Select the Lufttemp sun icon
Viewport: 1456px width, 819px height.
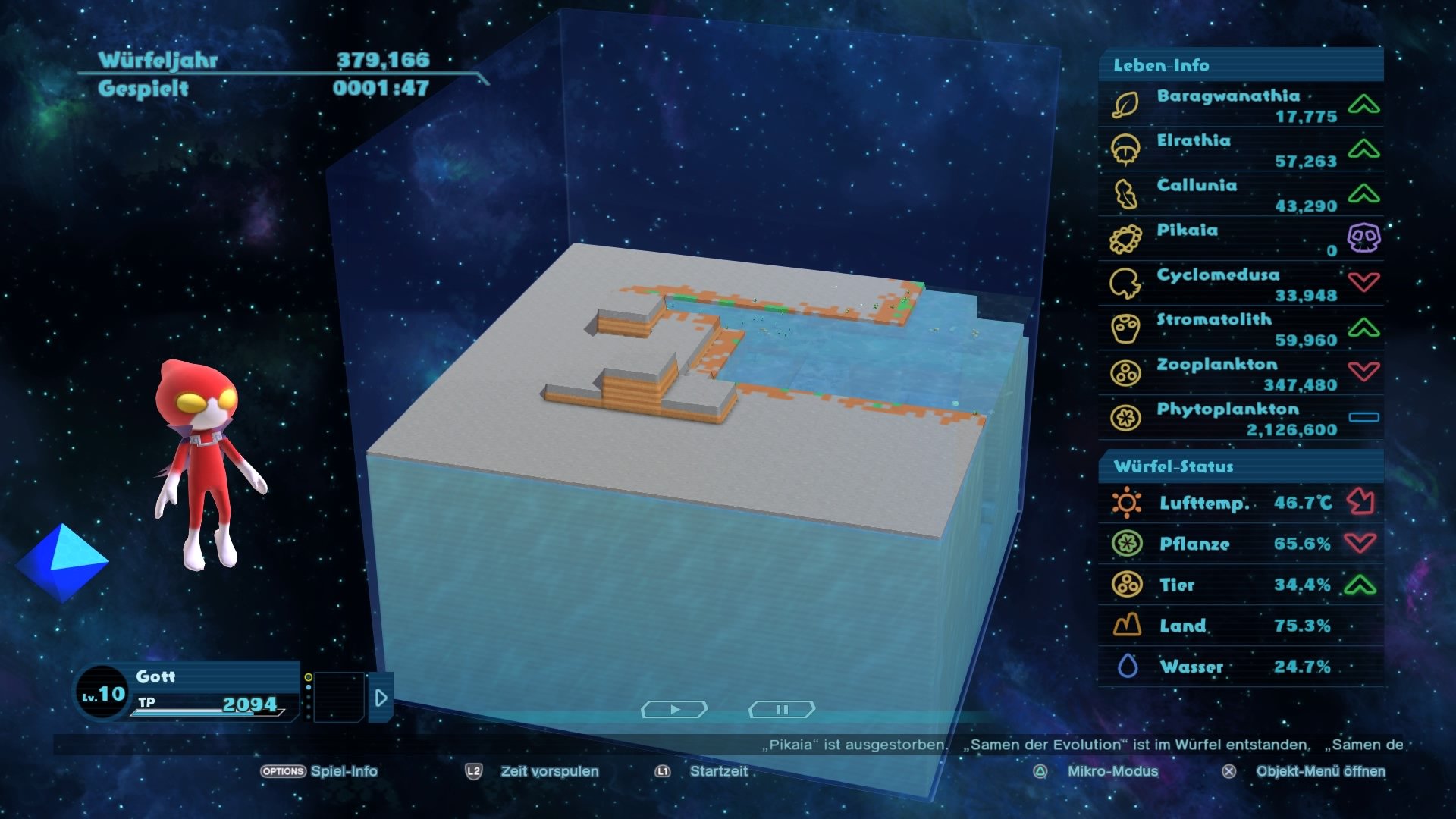click(x=1125, y=503)
